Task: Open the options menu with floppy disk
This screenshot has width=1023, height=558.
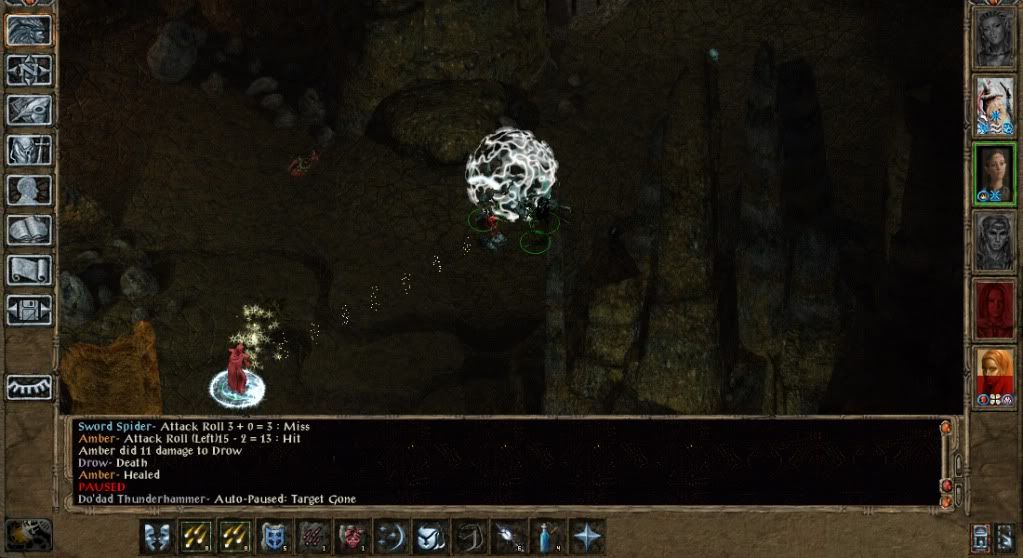Action: point(29,309)
